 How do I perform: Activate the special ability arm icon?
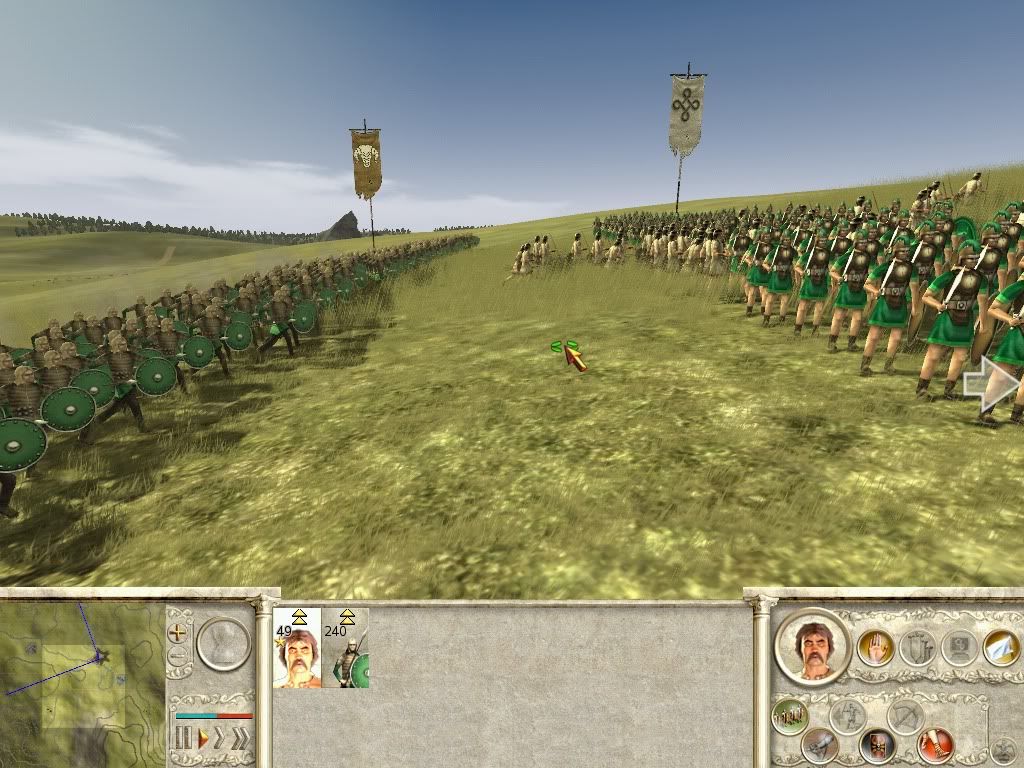point(820,745)
